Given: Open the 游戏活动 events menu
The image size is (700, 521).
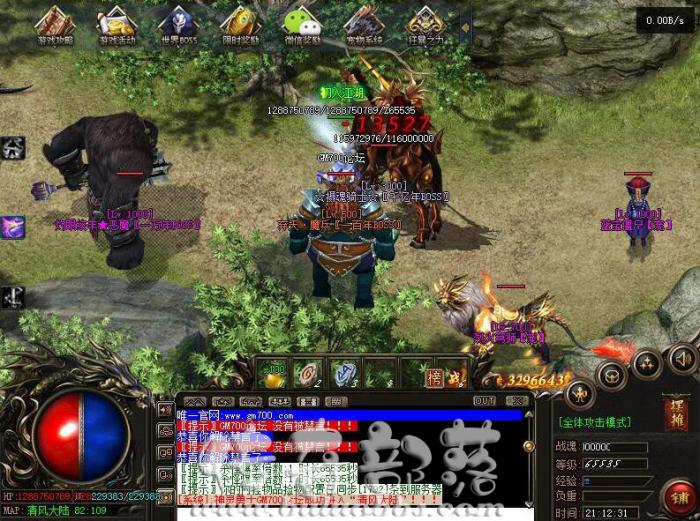Looking at the screenshot, I should (117, 26).
